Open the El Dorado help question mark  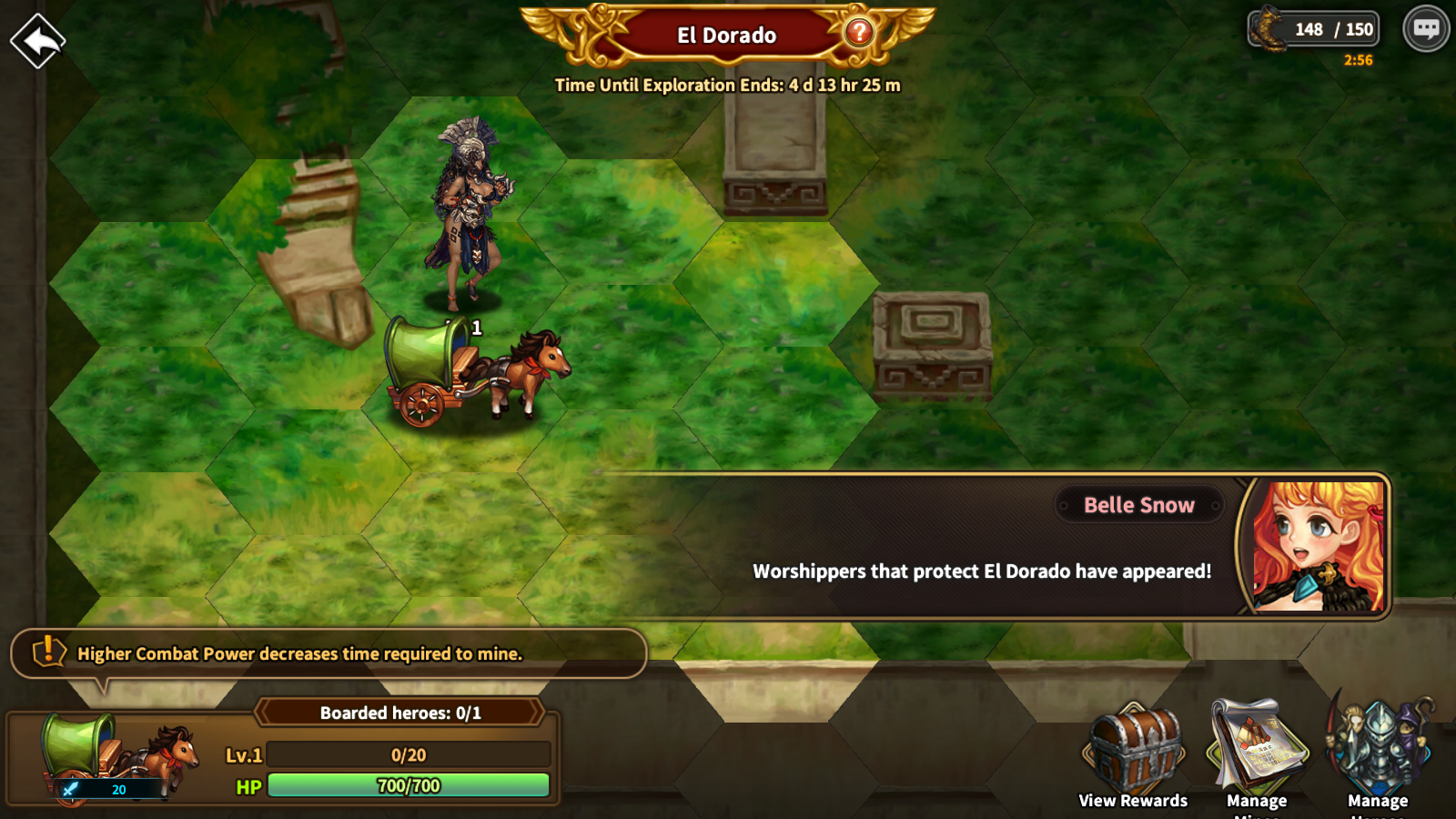pyautogui.click(x=858, y=34)
